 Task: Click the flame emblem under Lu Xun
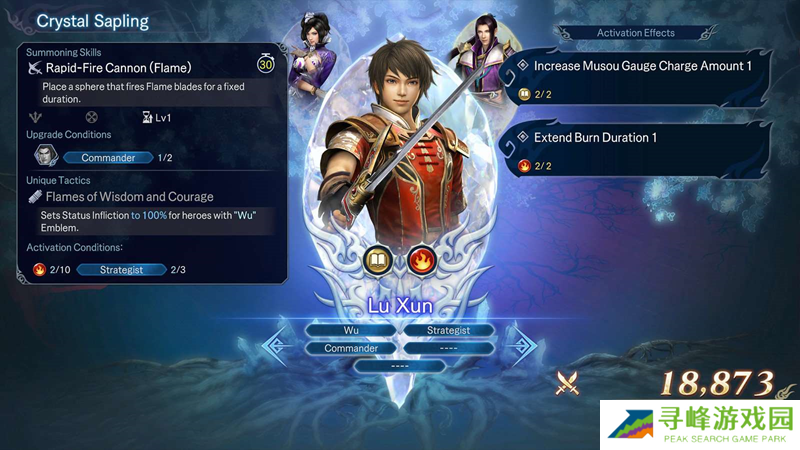point(421,262)
